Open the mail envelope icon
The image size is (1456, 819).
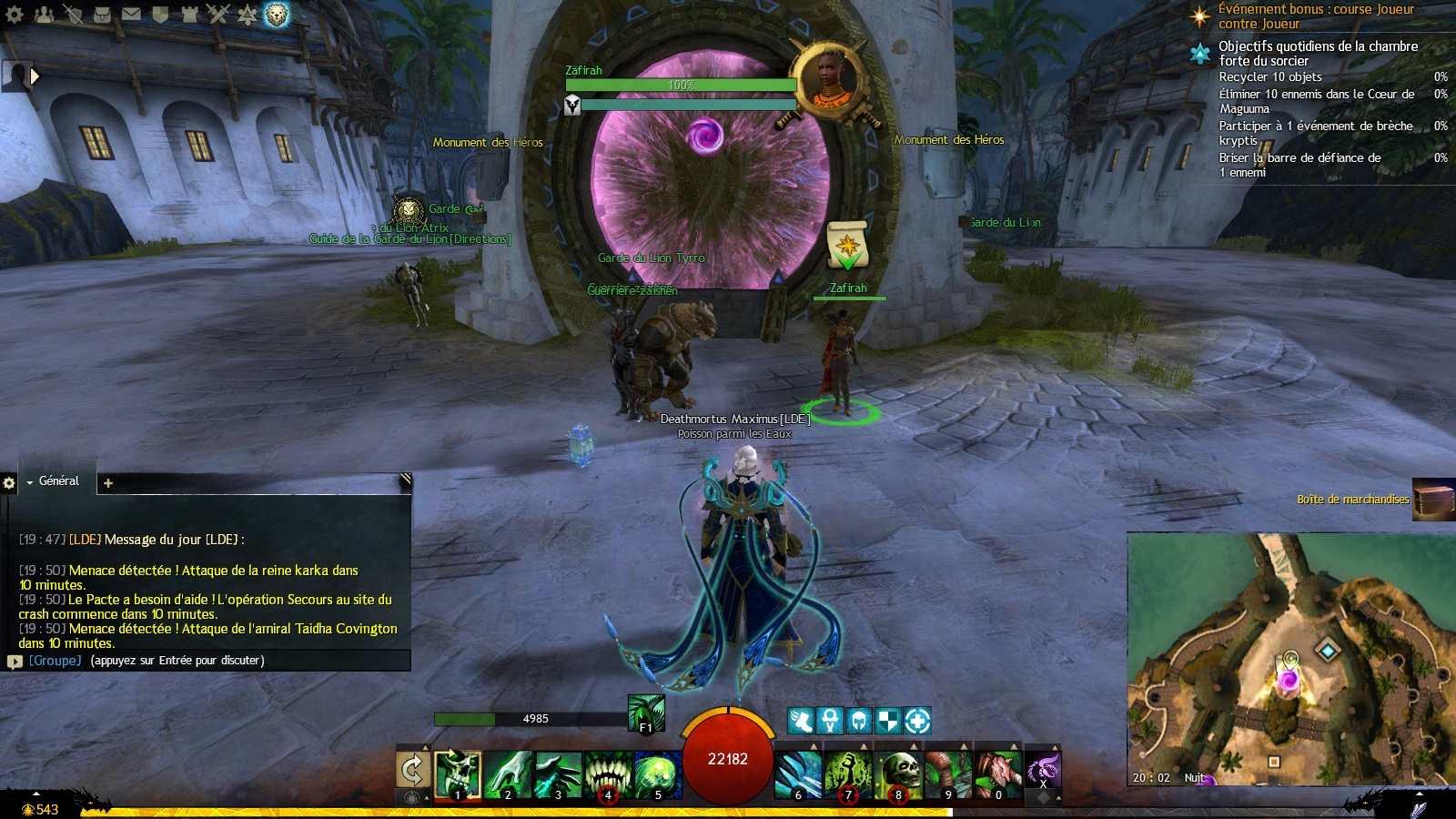click(131, 14)
